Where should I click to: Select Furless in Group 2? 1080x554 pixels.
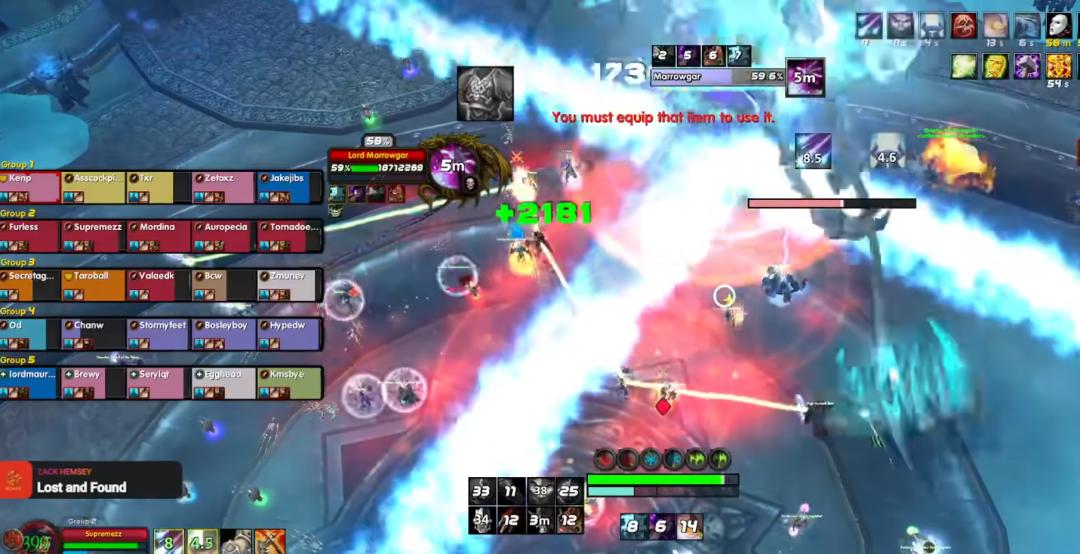tap(30, 235)
